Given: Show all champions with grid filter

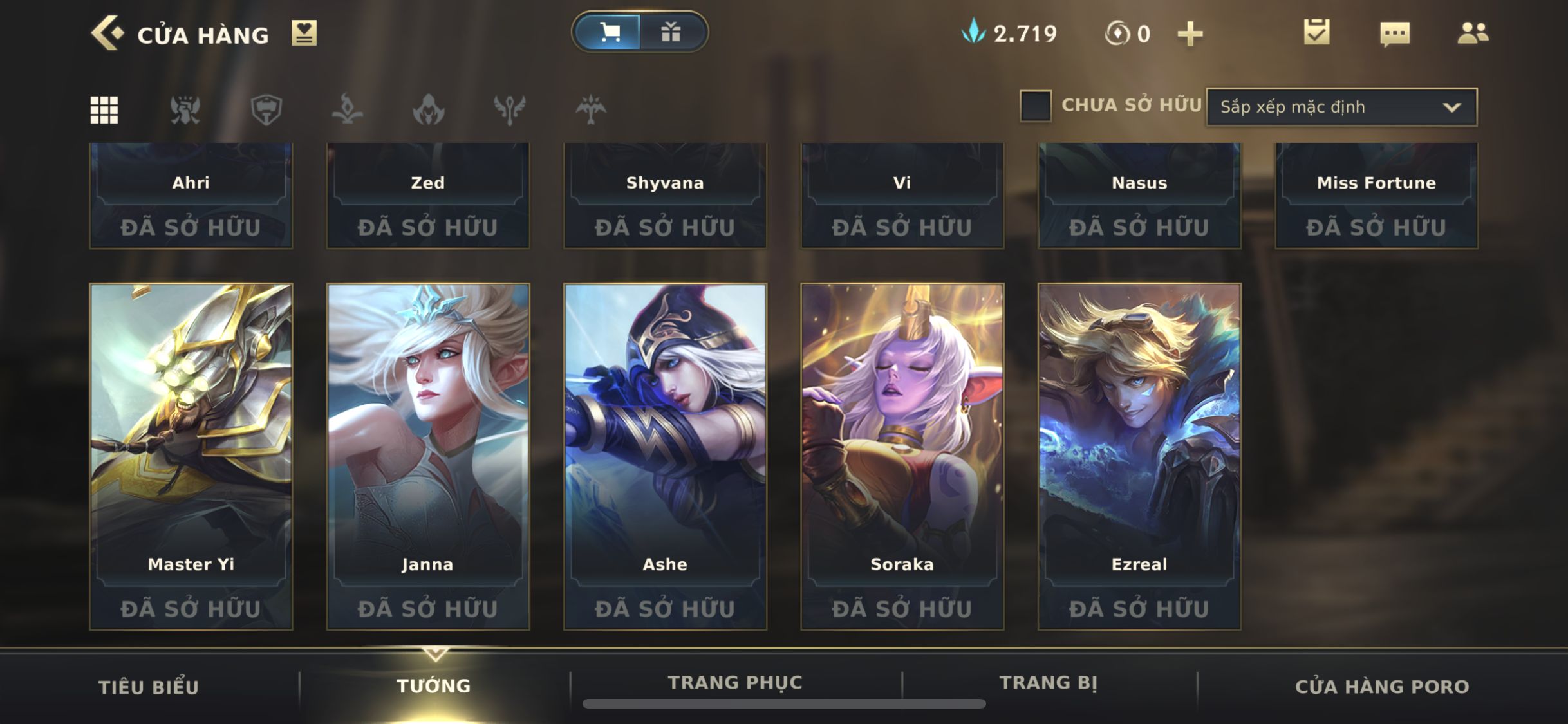Looking at the screenshot, I should pos(104,109).
